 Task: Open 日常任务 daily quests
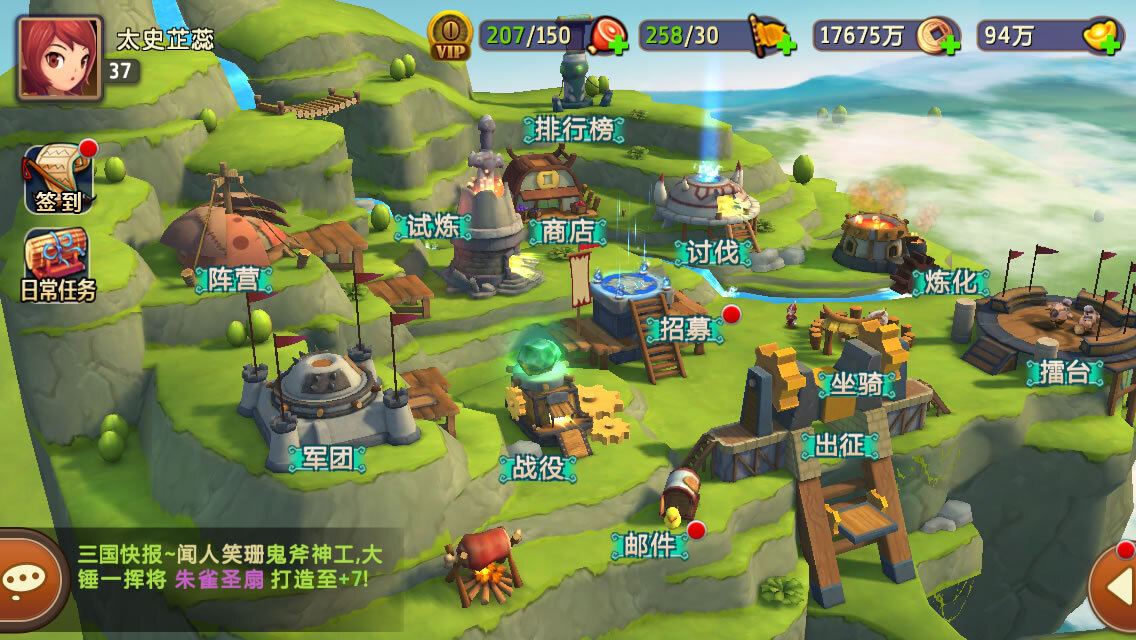[x=59, y=265]
